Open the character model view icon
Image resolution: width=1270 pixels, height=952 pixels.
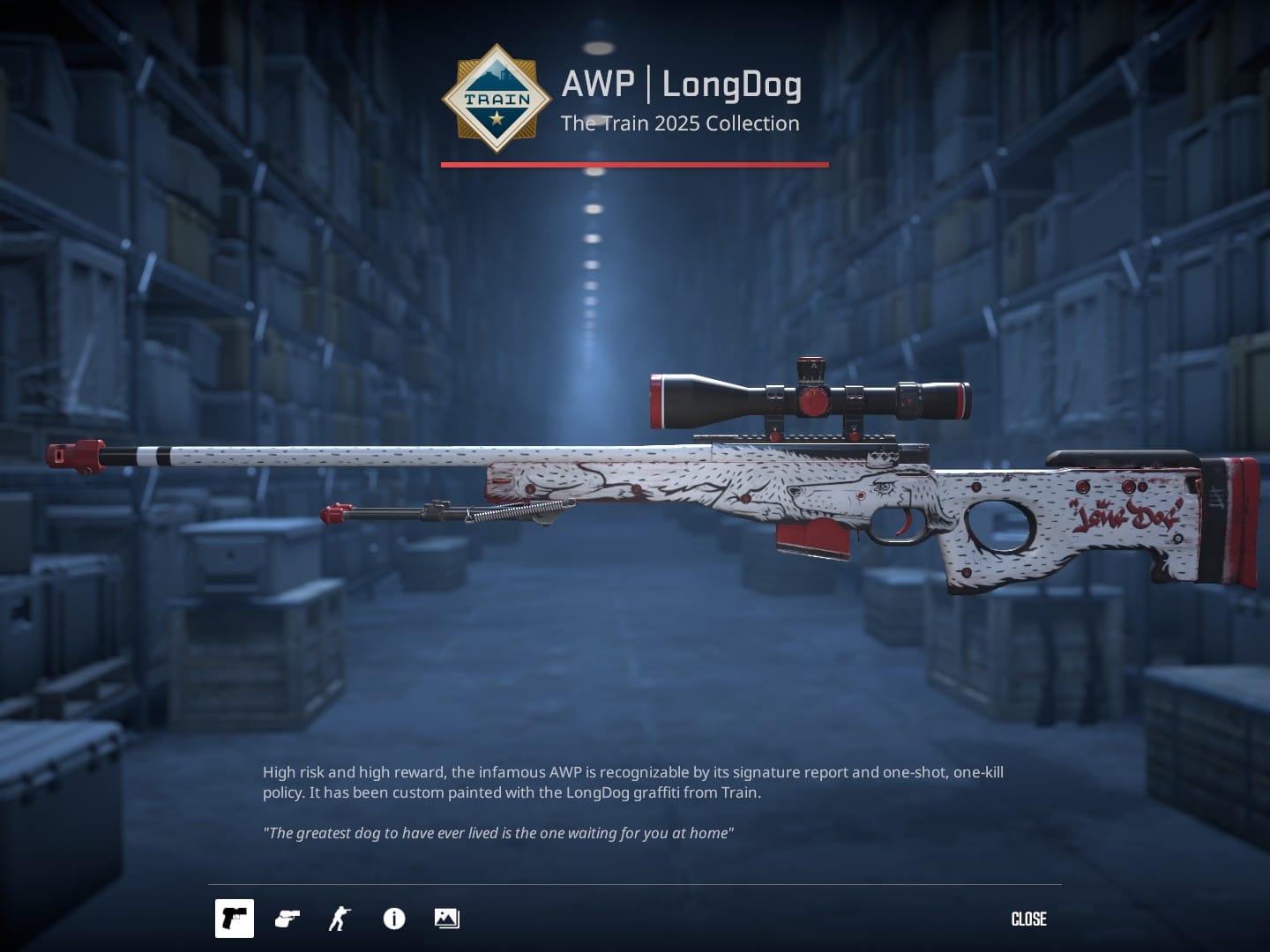(339, 919)
